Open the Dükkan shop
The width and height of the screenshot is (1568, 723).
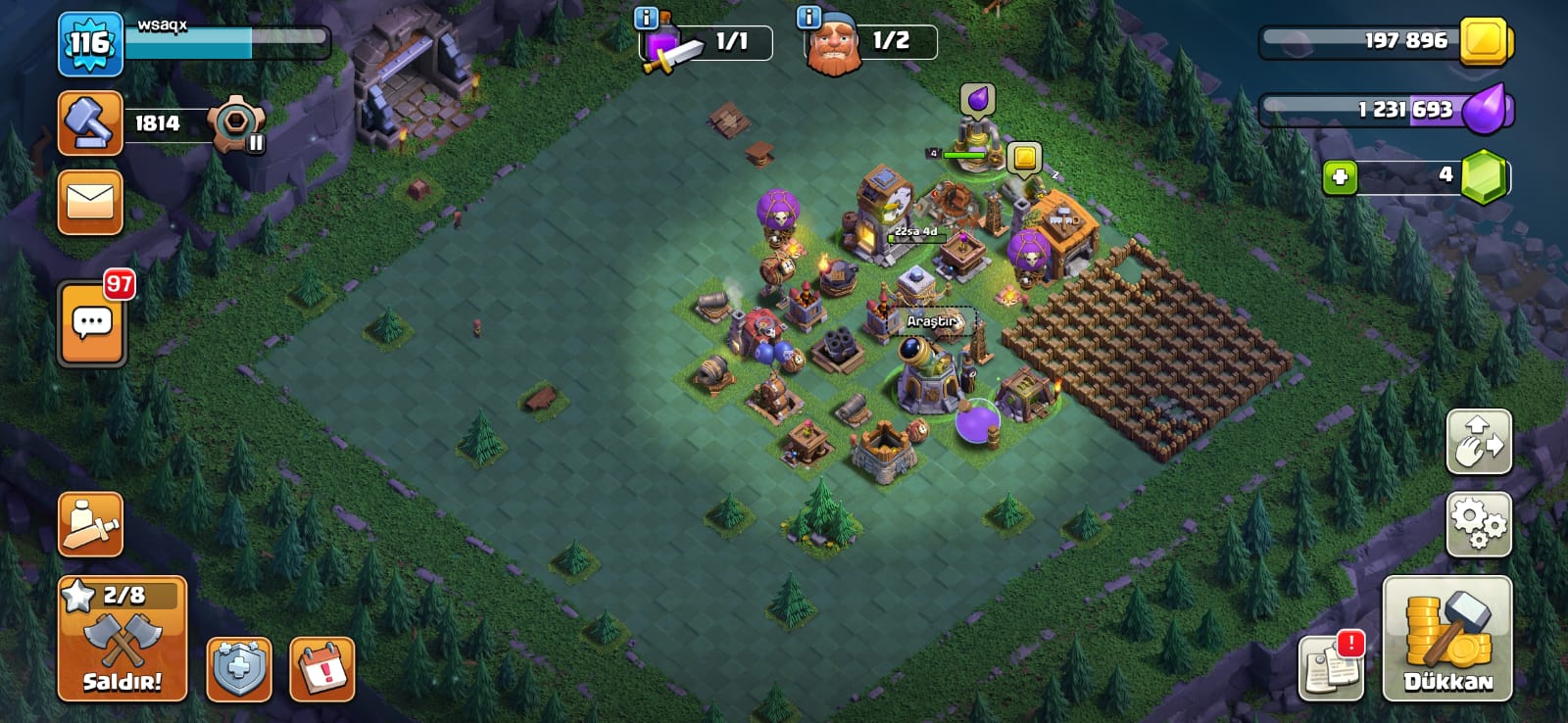point(1446,638)
